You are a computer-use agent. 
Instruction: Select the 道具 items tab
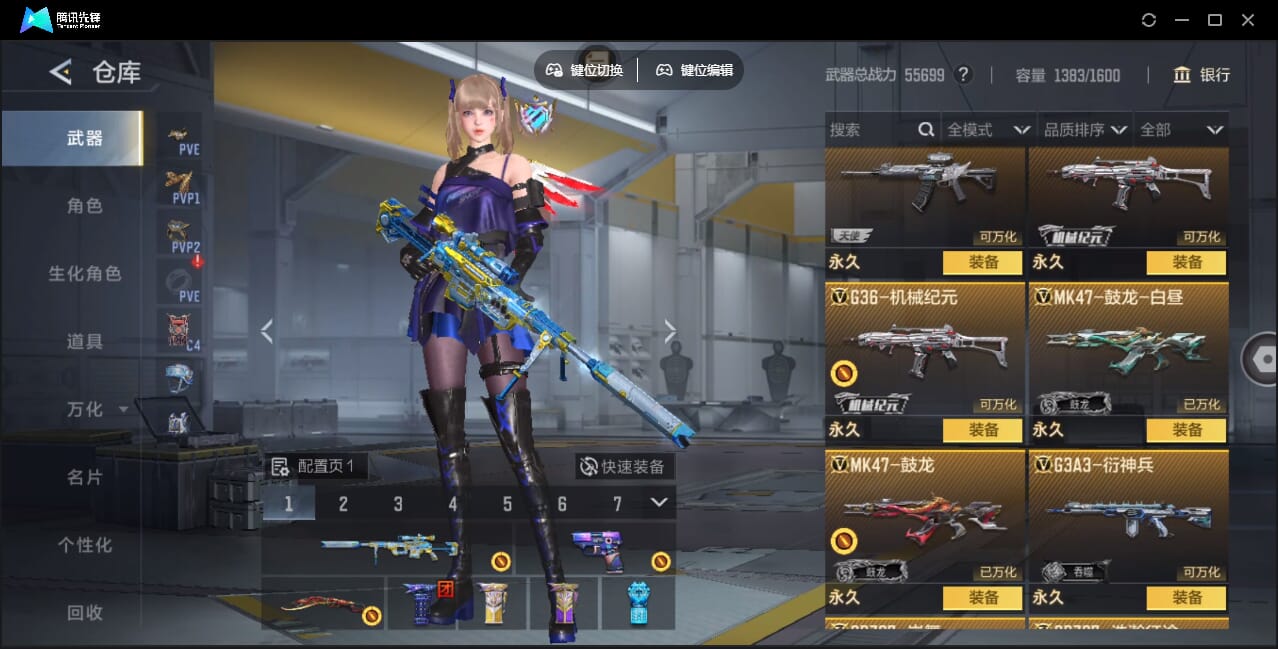(85, 342)
